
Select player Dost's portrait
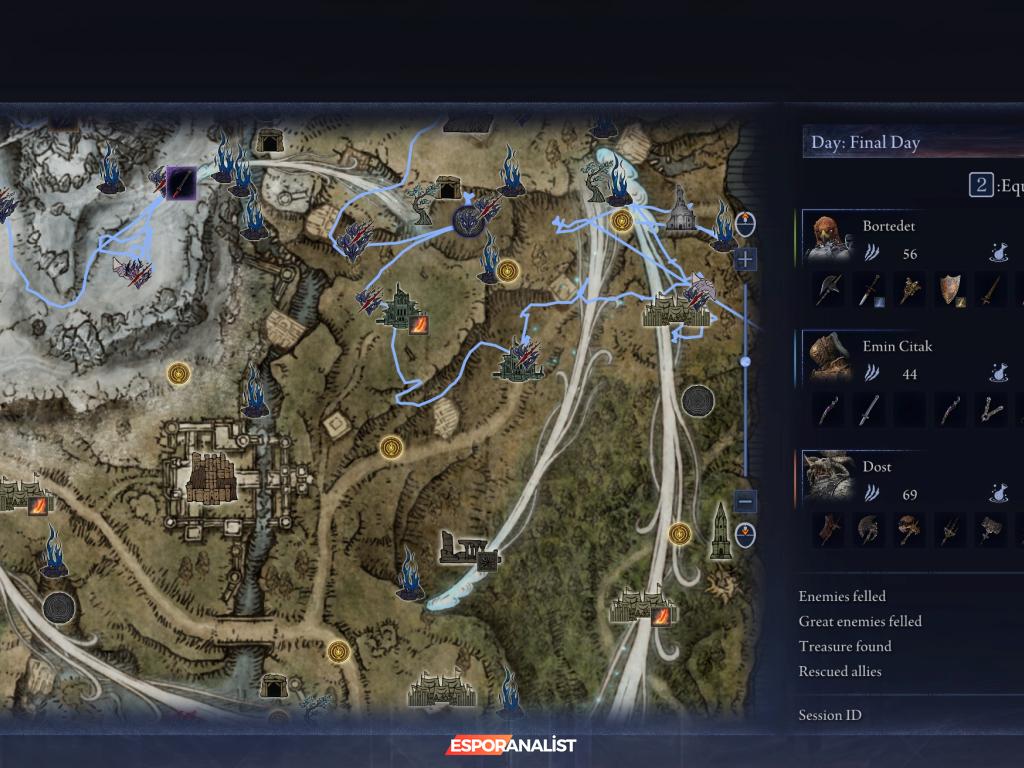point(828,478)
